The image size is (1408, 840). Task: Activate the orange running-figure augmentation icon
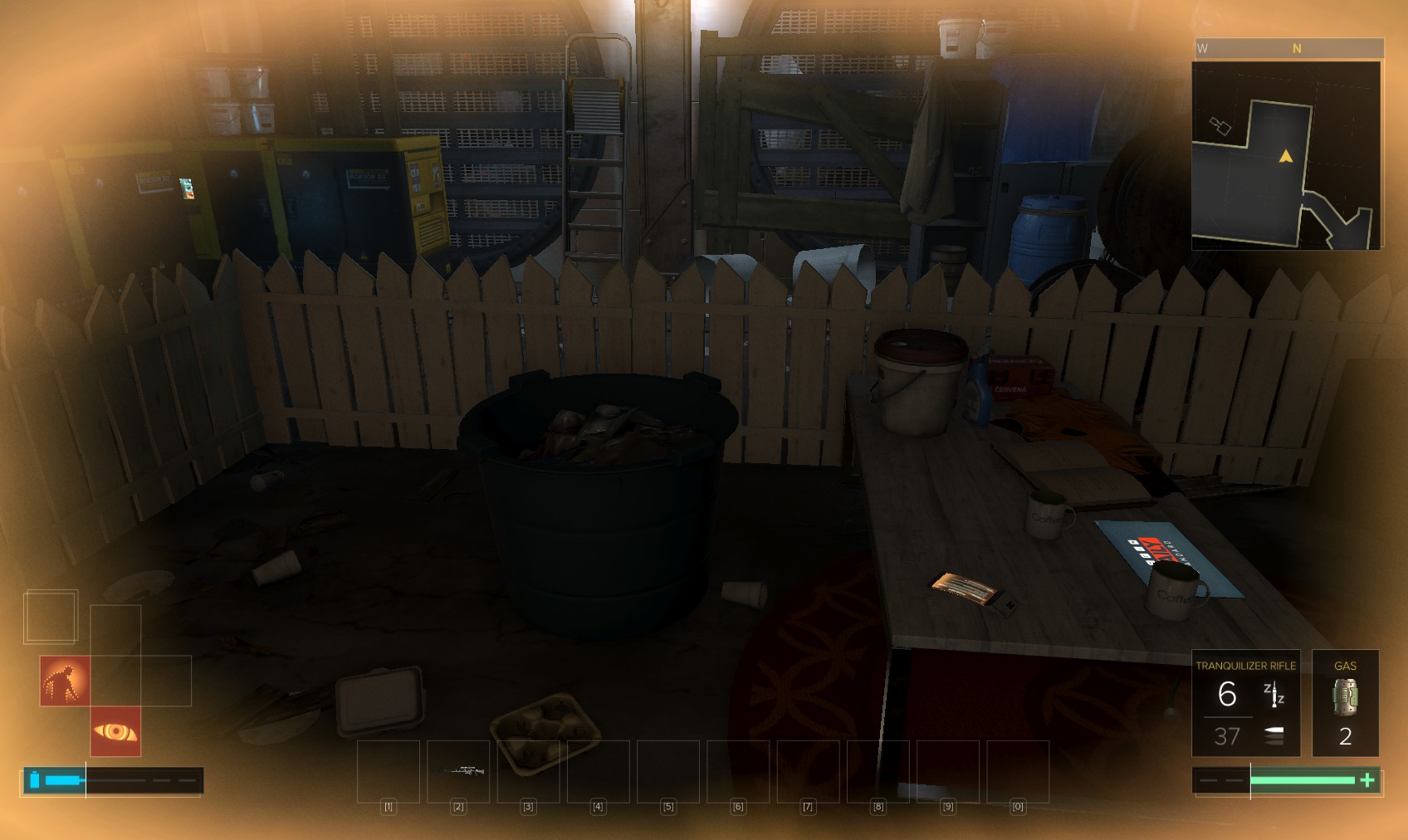coord(65,681)
